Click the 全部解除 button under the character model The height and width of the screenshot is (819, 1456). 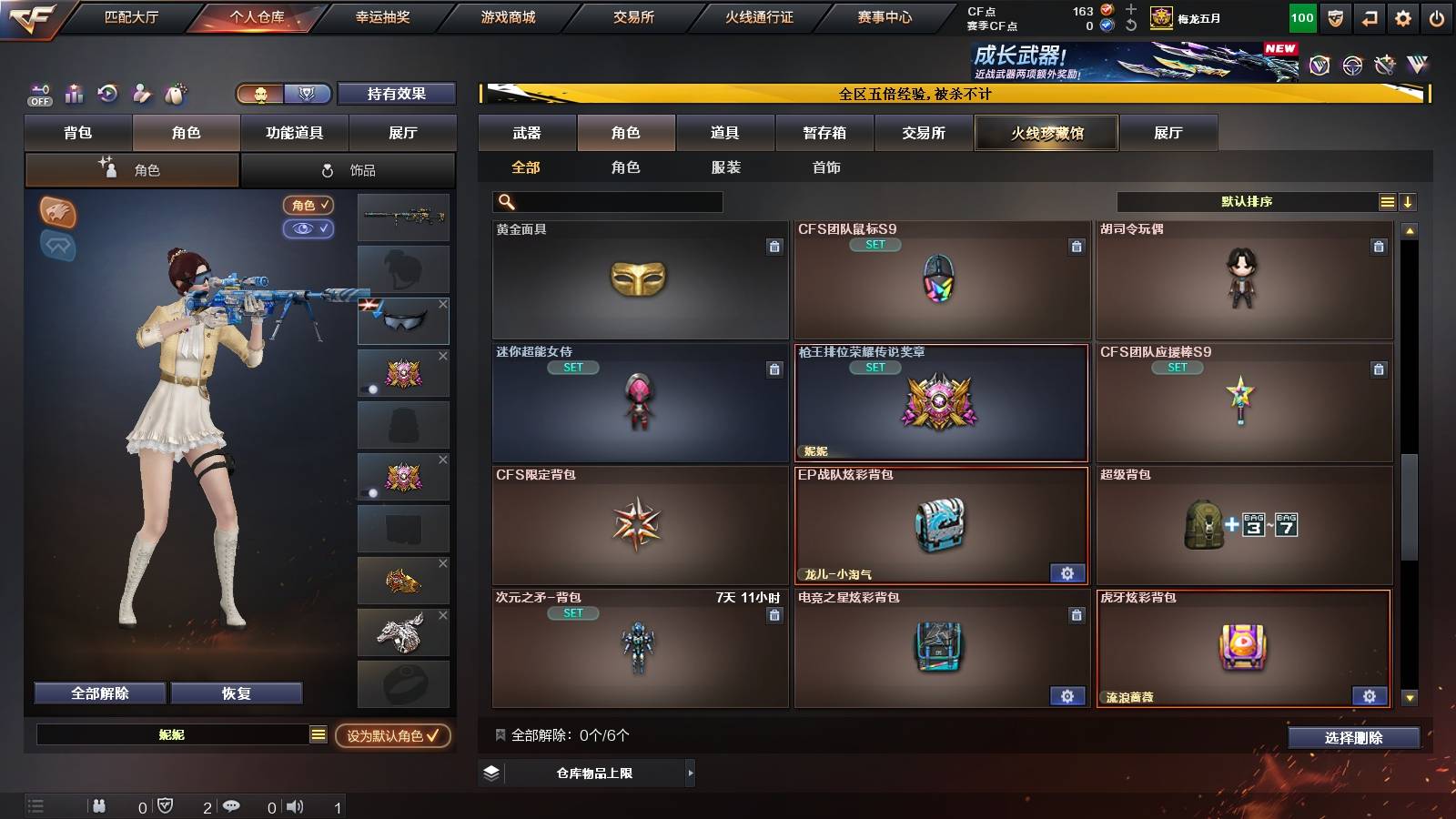click(x=98, y=693)
